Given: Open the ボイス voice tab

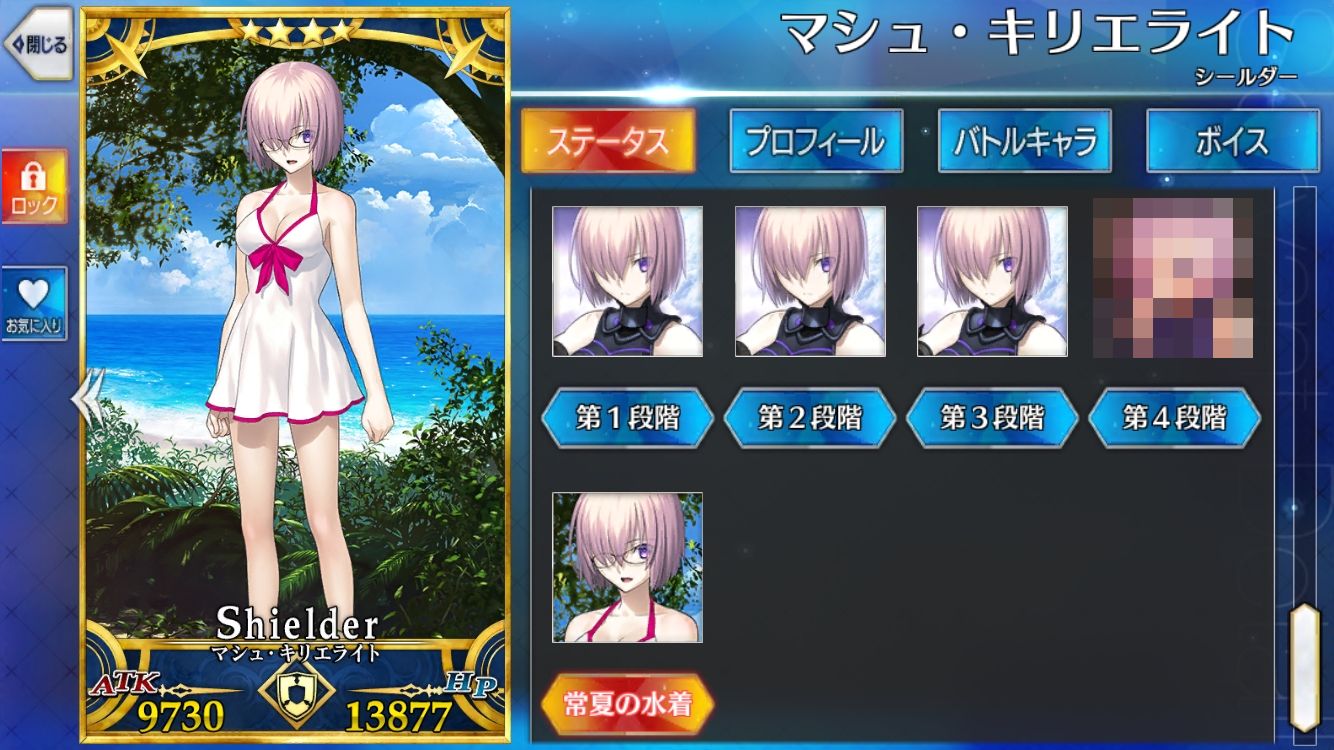Looking at the screenshot, I should (1232, 141).
